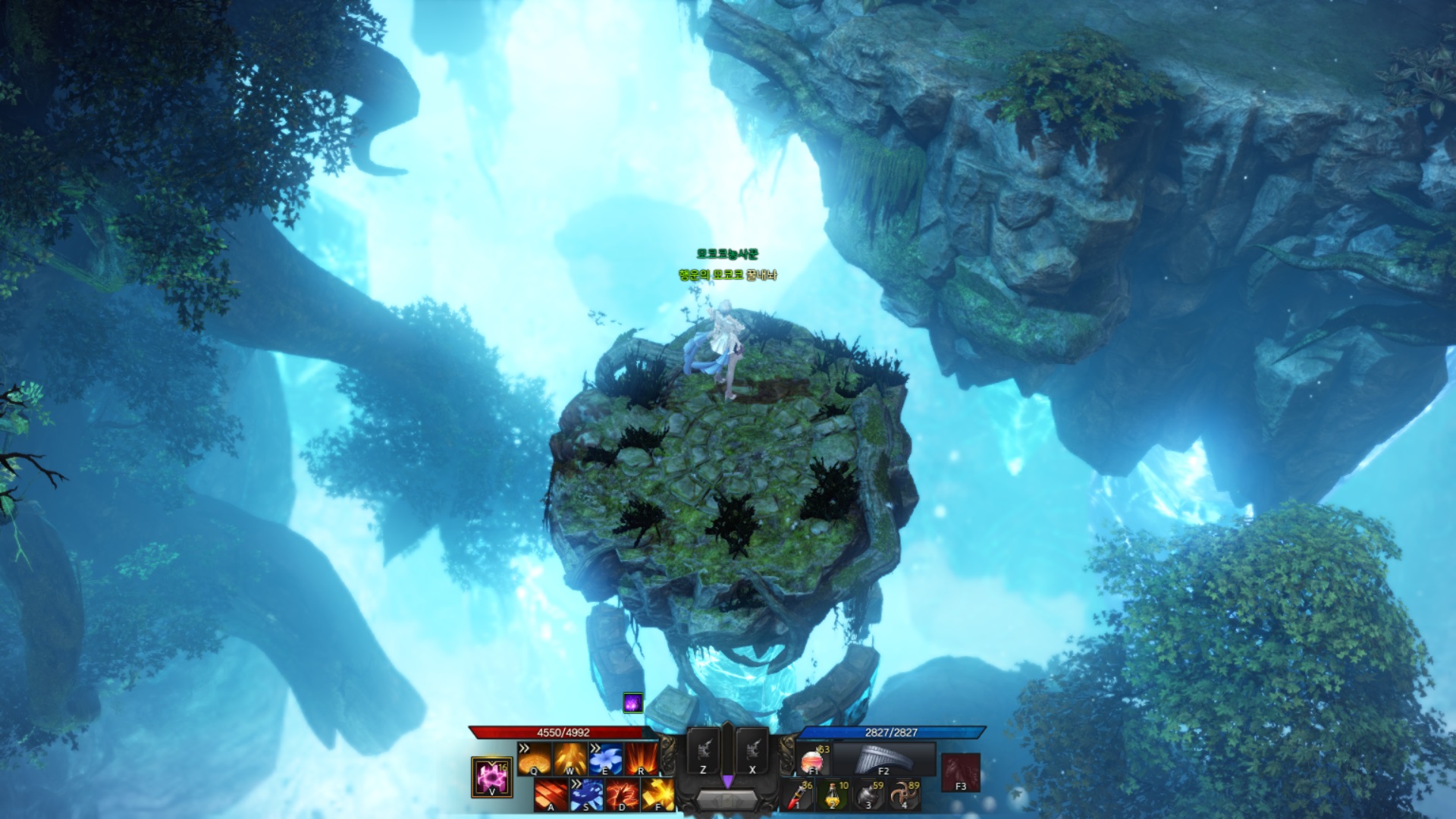Play the pan flute instrument in slot F2
This screenshot has height=819, width=1456.
(x=884, y=758)
